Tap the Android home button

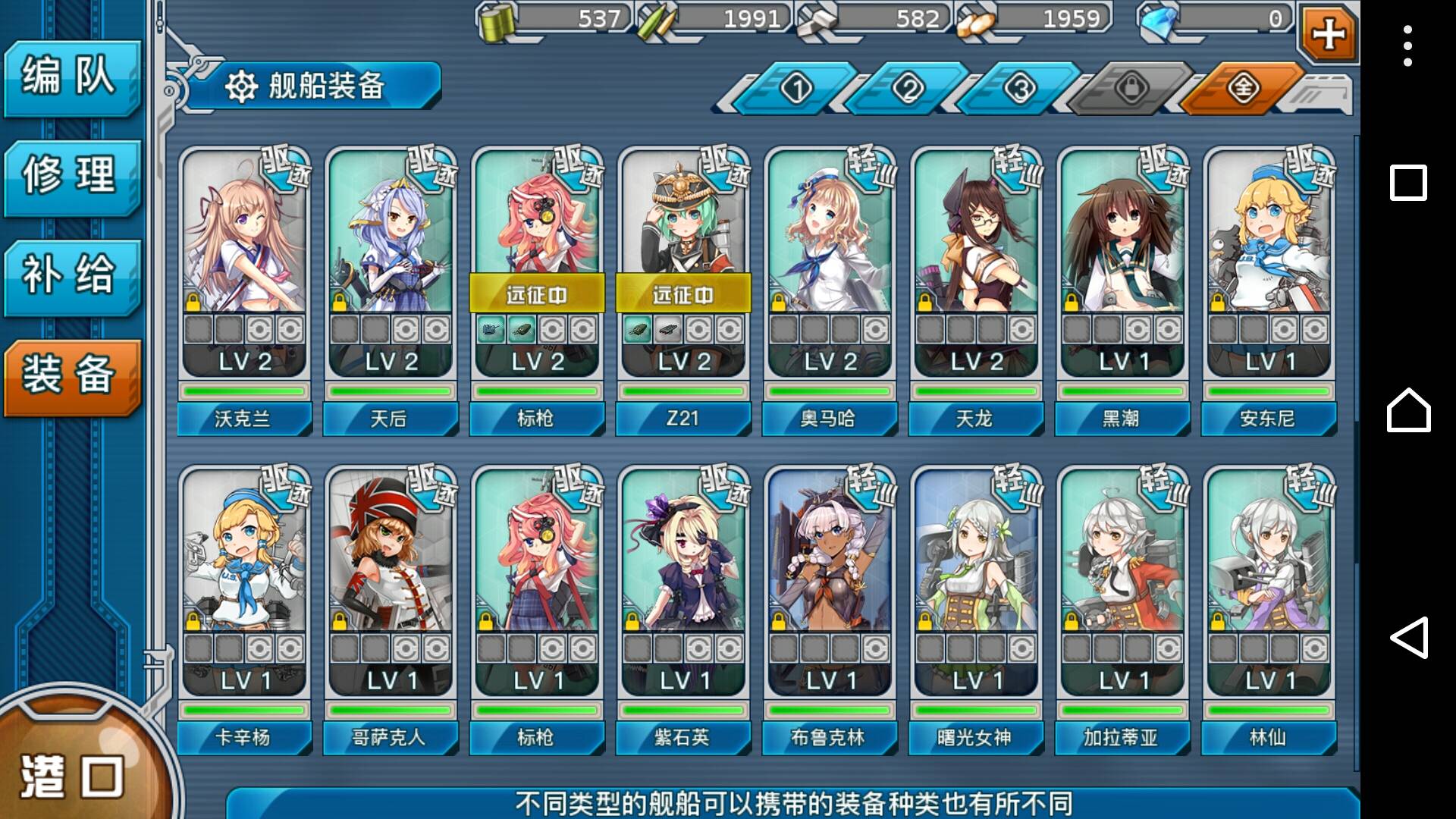(1408, 410)
